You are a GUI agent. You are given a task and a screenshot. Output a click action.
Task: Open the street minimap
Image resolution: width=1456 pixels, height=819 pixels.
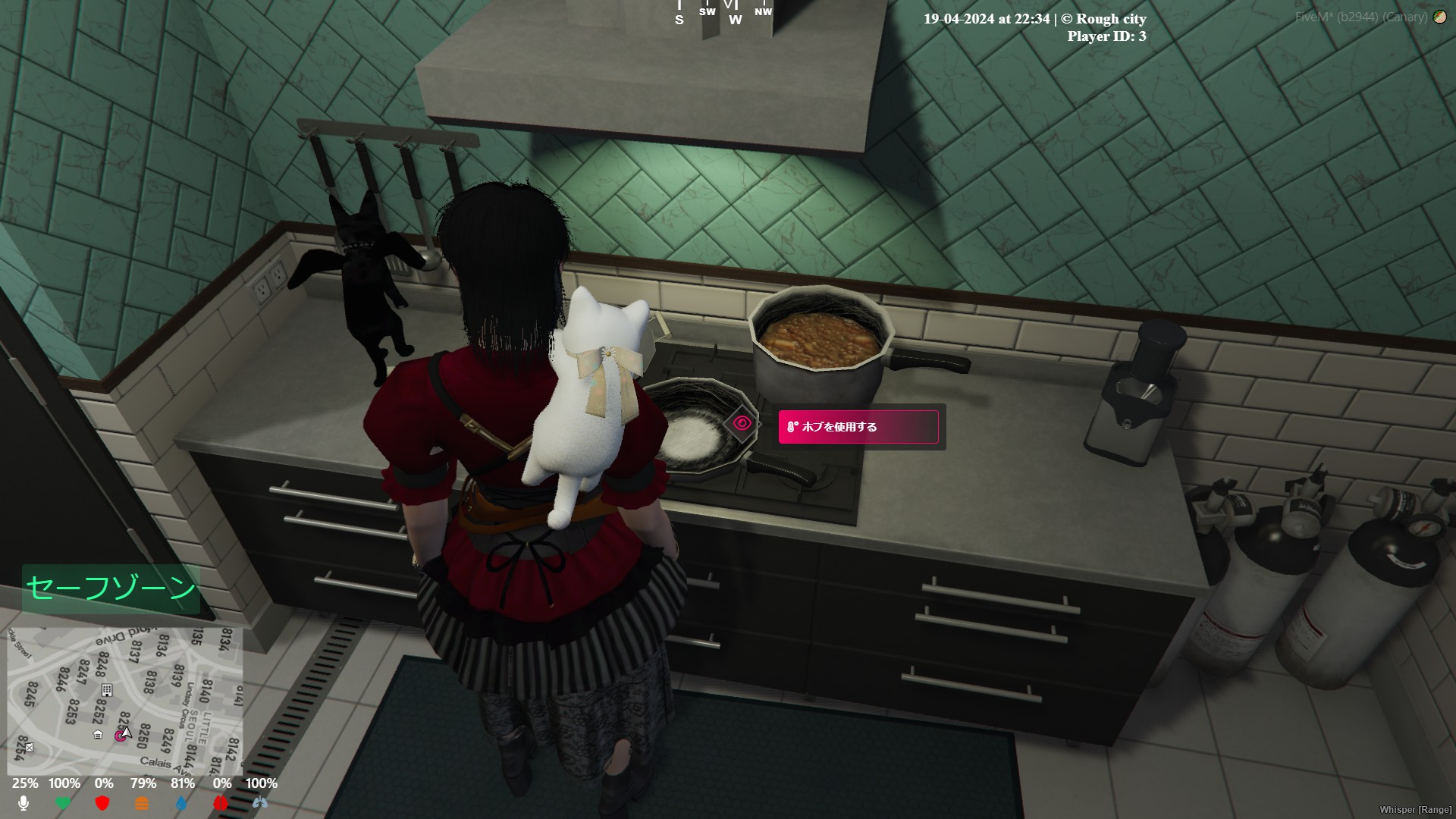coord(125,699)
